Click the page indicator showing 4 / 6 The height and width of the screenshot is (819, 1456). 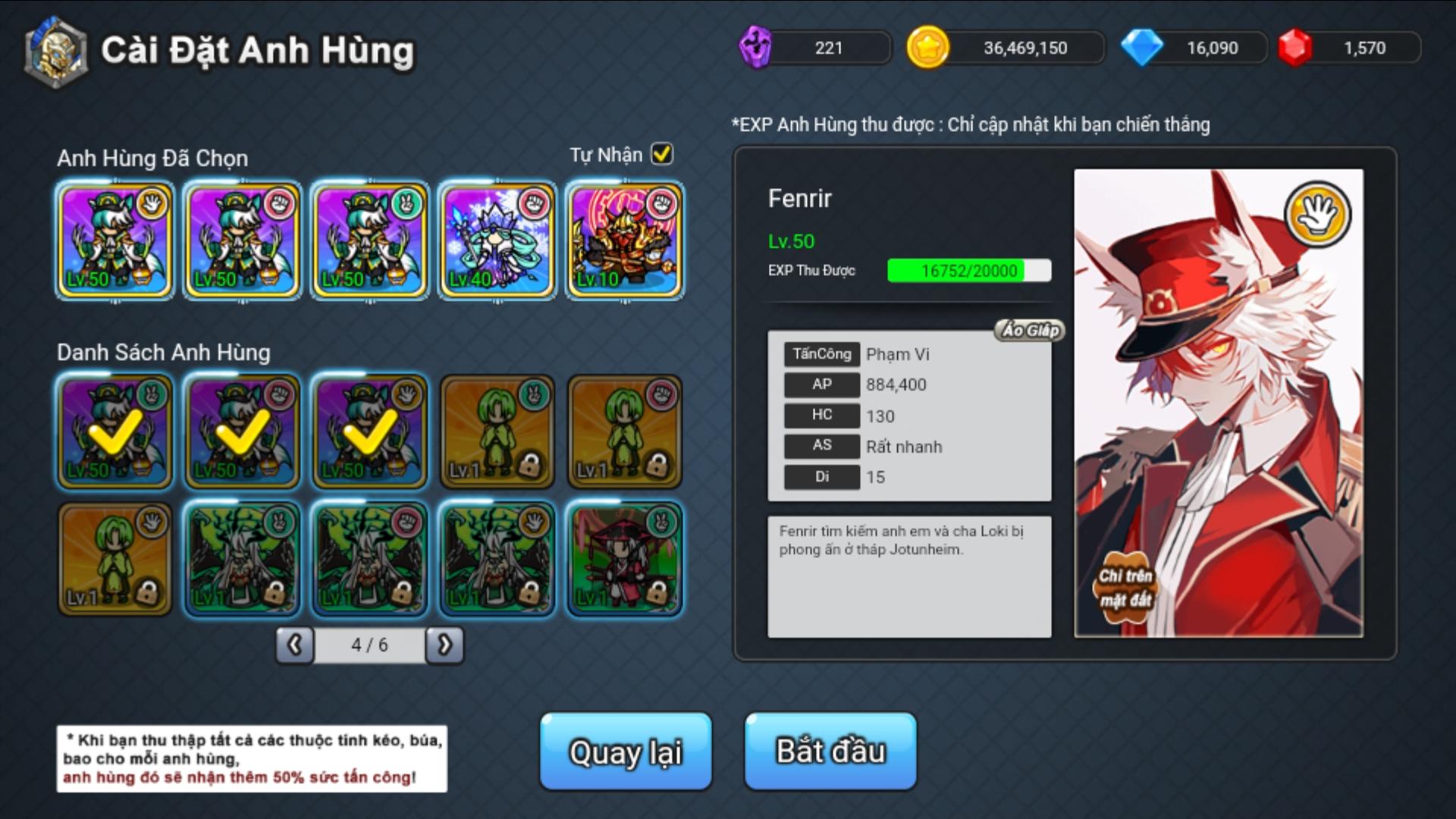point(369,644)
